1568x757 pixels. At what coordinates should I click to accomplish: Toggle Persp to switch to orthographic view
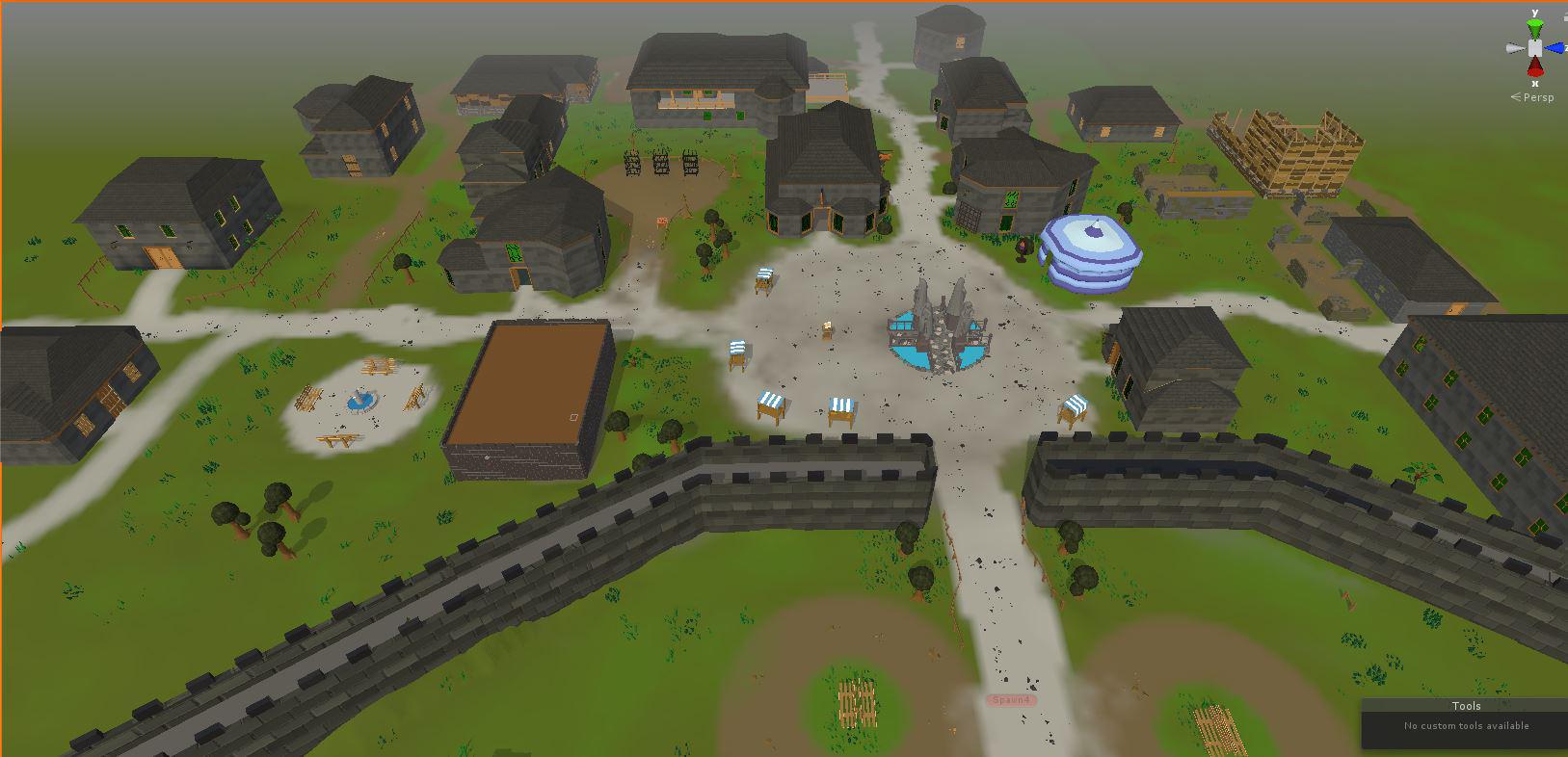click(x=1537, y=96)
